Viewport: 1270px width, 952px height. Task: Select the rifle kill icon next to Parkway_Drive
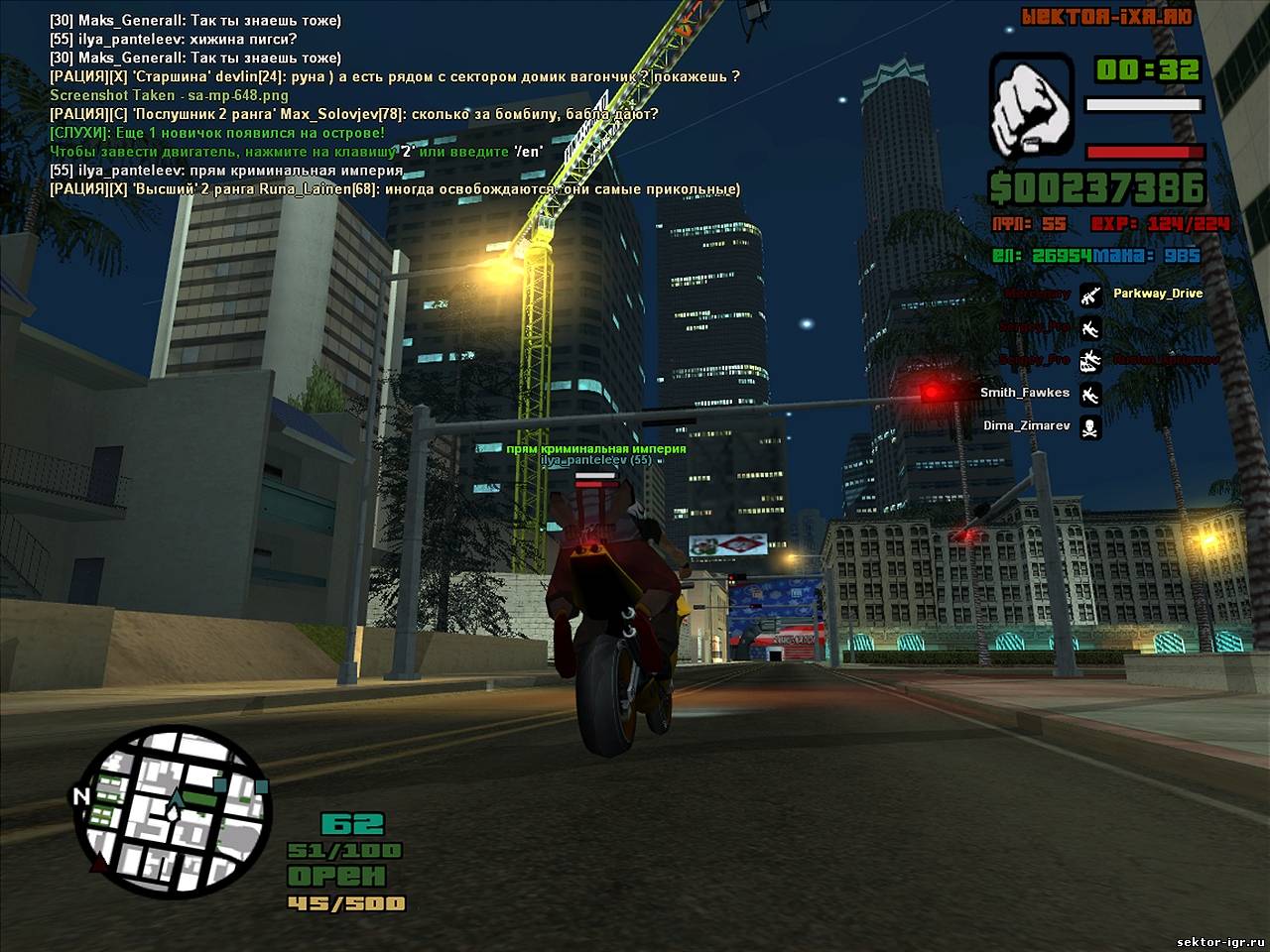point(1090,295)
